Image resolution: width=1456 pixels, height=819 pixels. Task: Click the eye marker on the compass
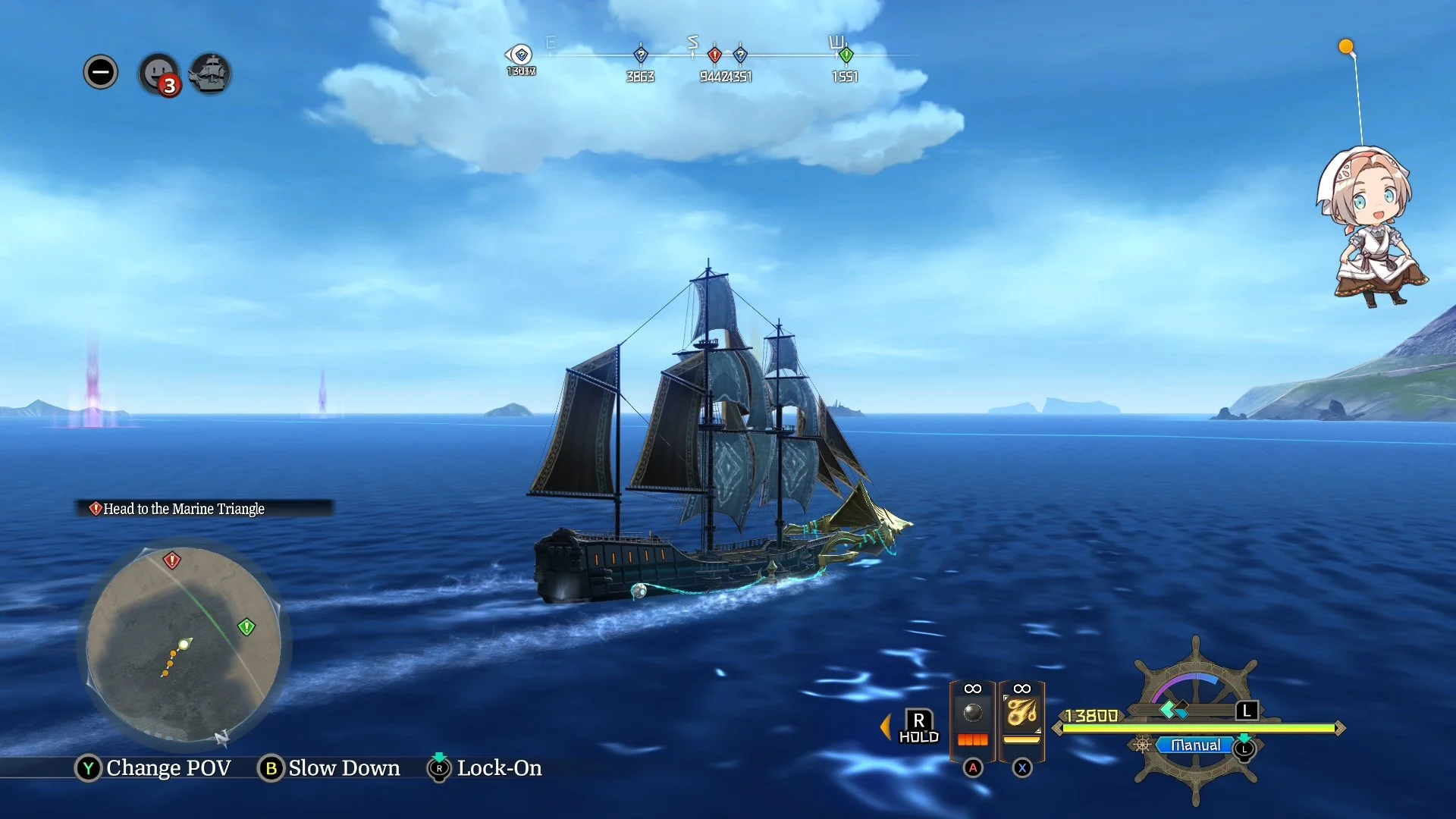tap(520, 55)
